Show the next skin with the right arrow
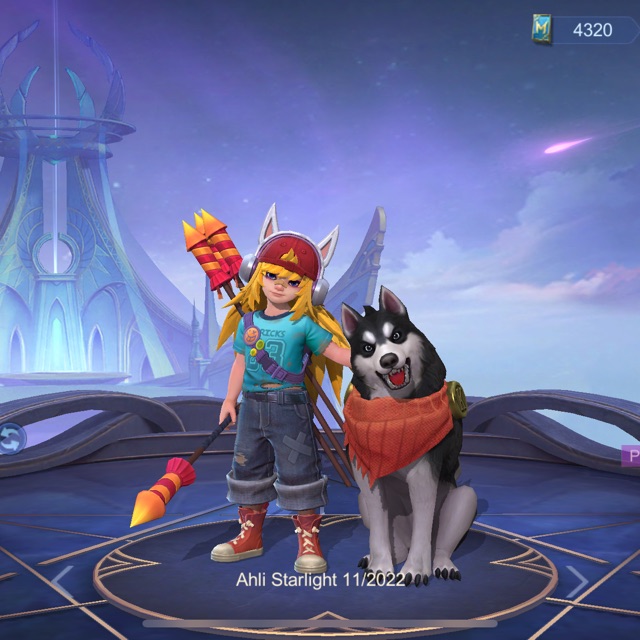640x640 pixels. (x=578, y=580)
